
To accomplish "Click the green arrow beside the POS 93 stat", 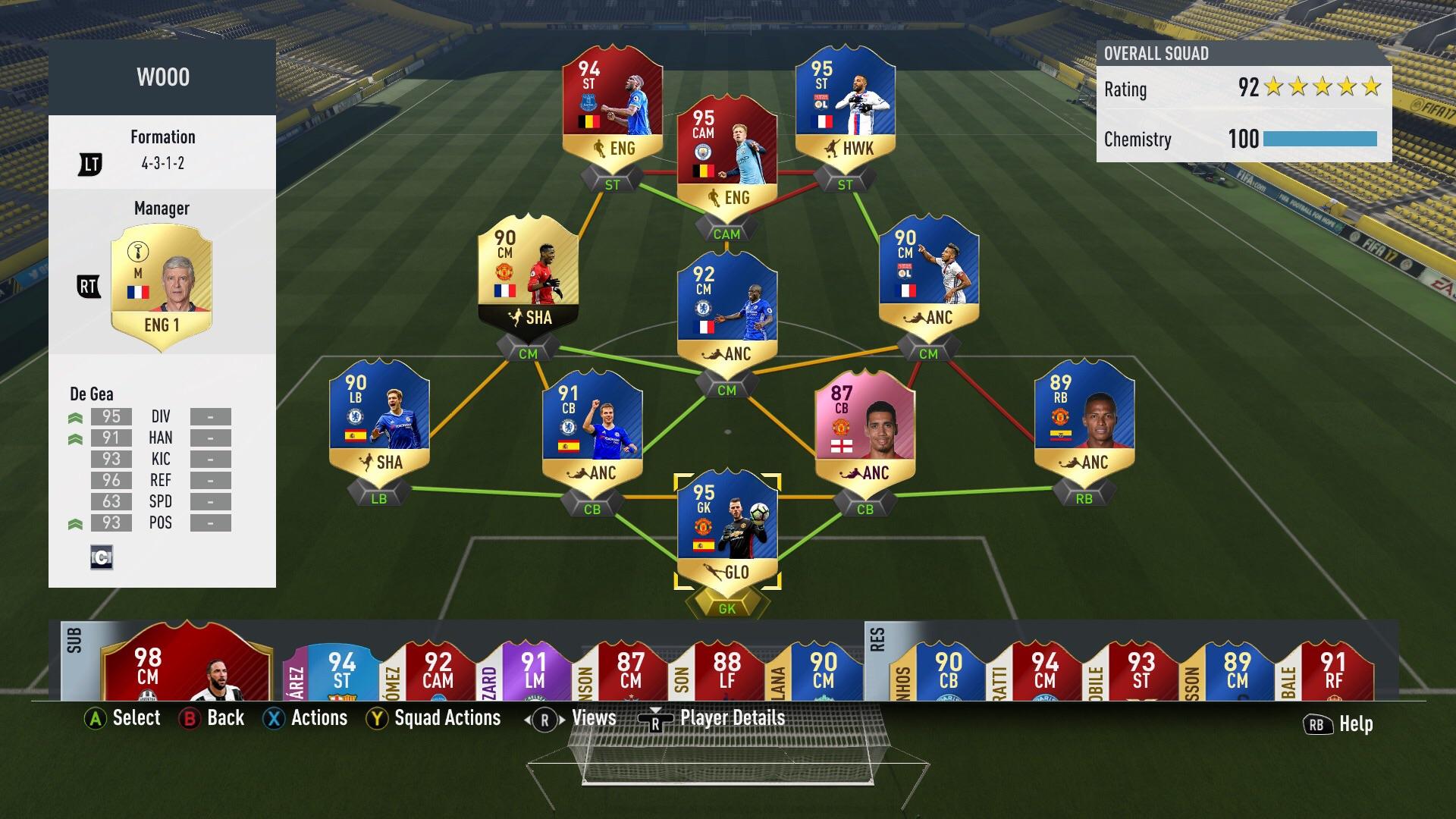I will pyautogui.click(x=74, y=522).
